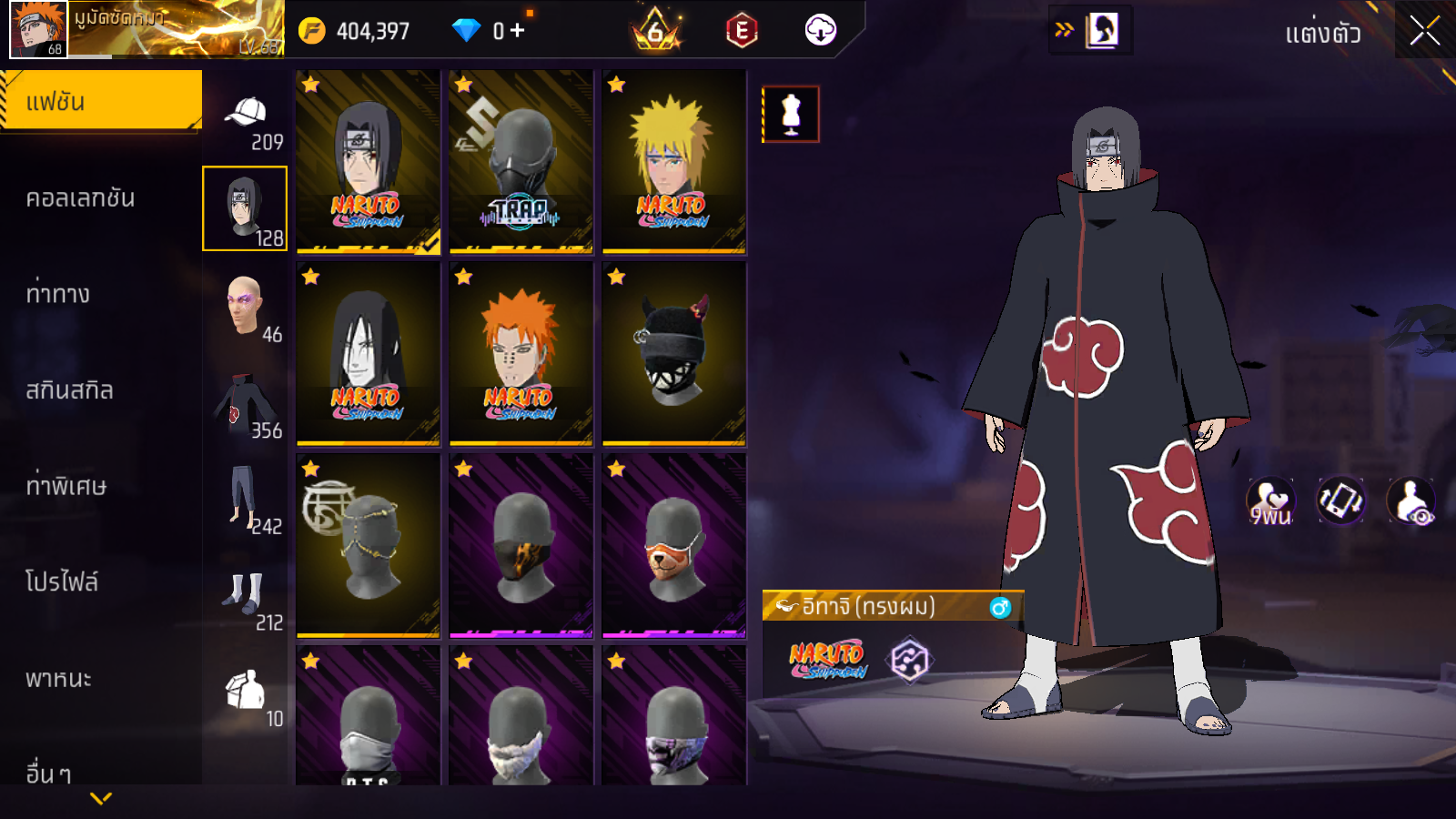The height and width of the screenshot is (819, 1456).
Task: Pick the orange fox face mask
Action: 673,545
